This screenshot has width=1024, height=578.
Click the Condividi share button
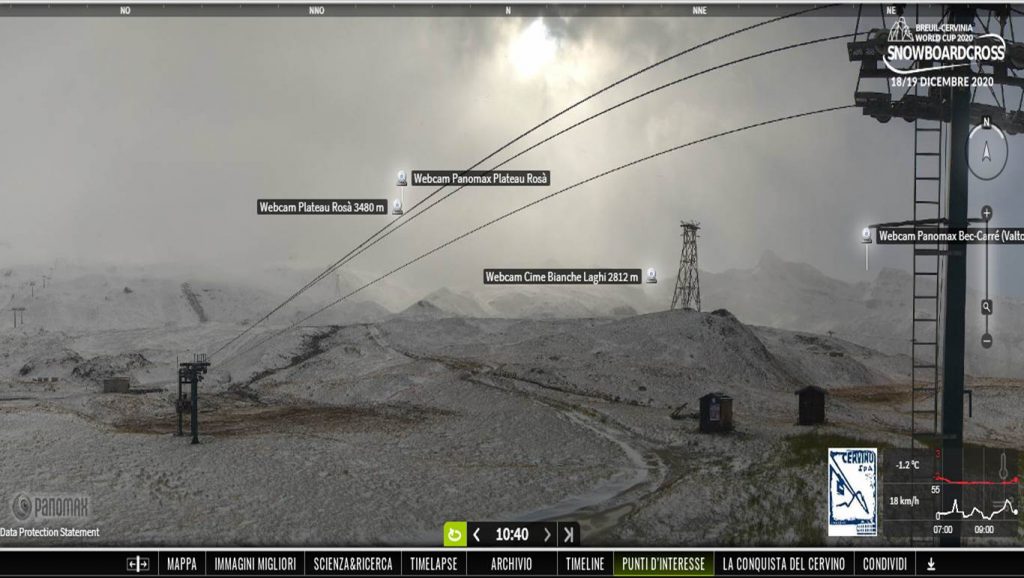point(884,564)
